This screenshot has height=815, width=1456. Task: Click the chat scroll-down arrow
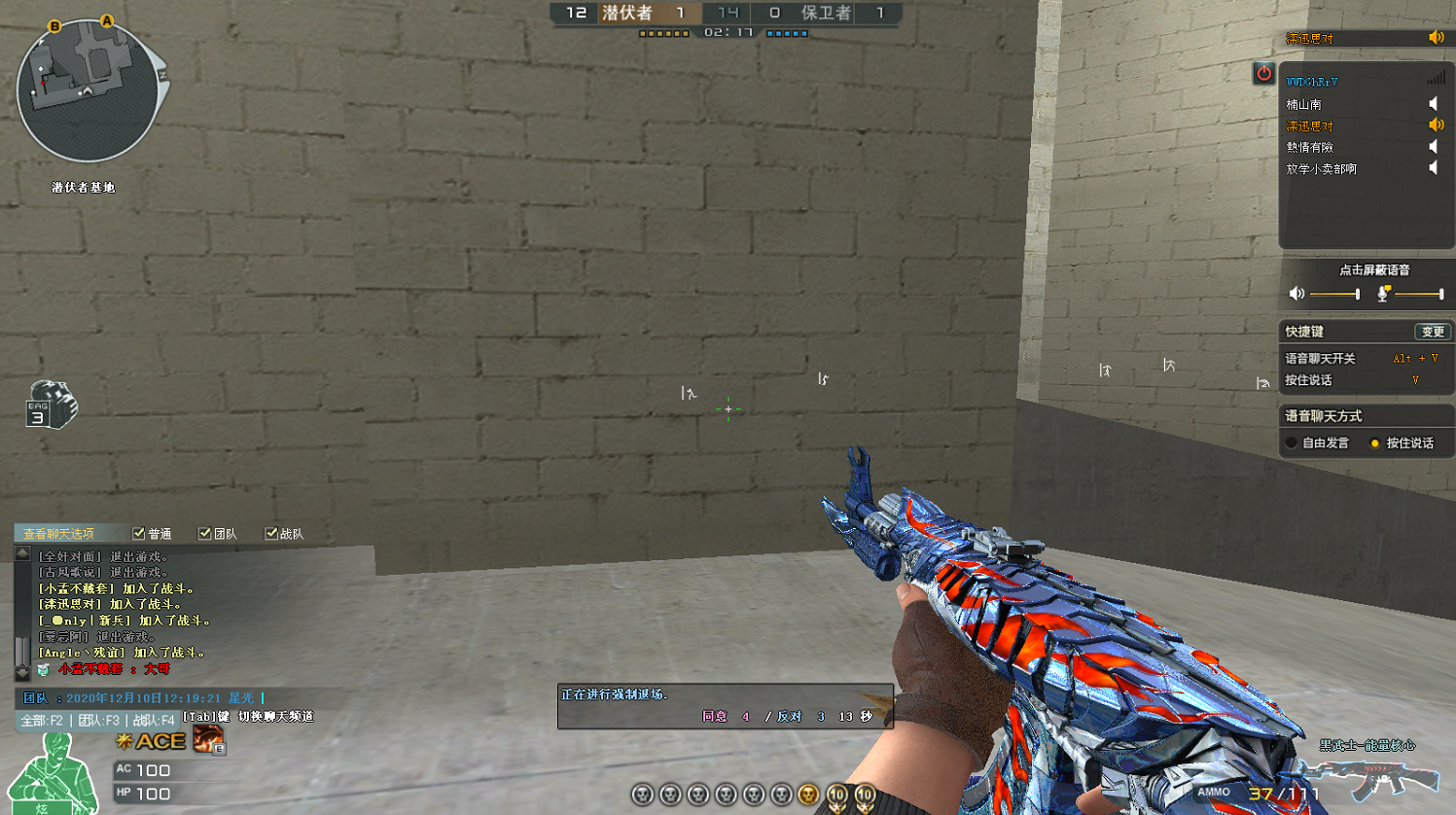(x=22, y=672)
